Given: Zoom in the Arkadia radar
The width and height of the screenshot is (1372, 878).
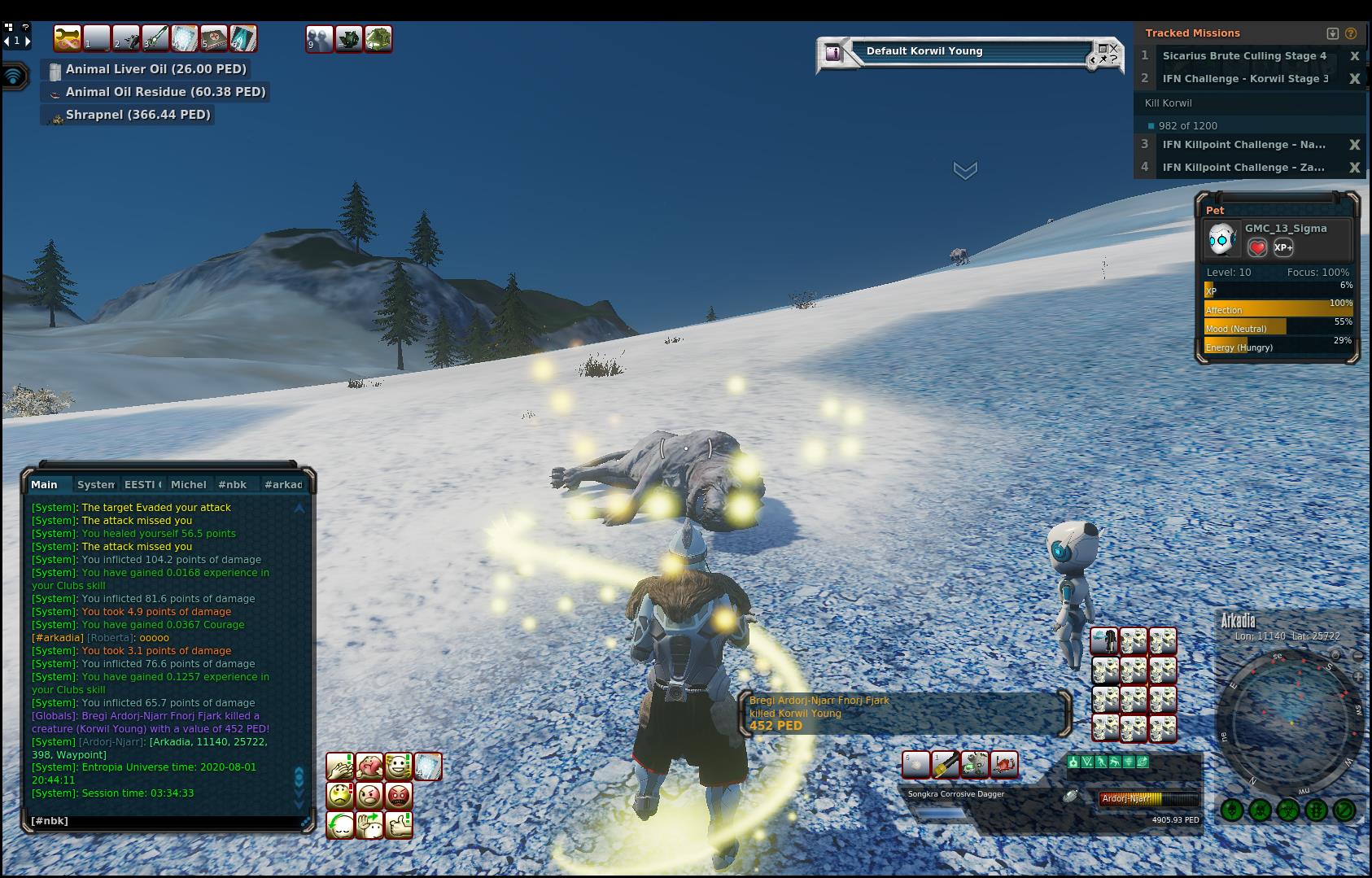Looking at the screenshot, I should (1357, 677).
